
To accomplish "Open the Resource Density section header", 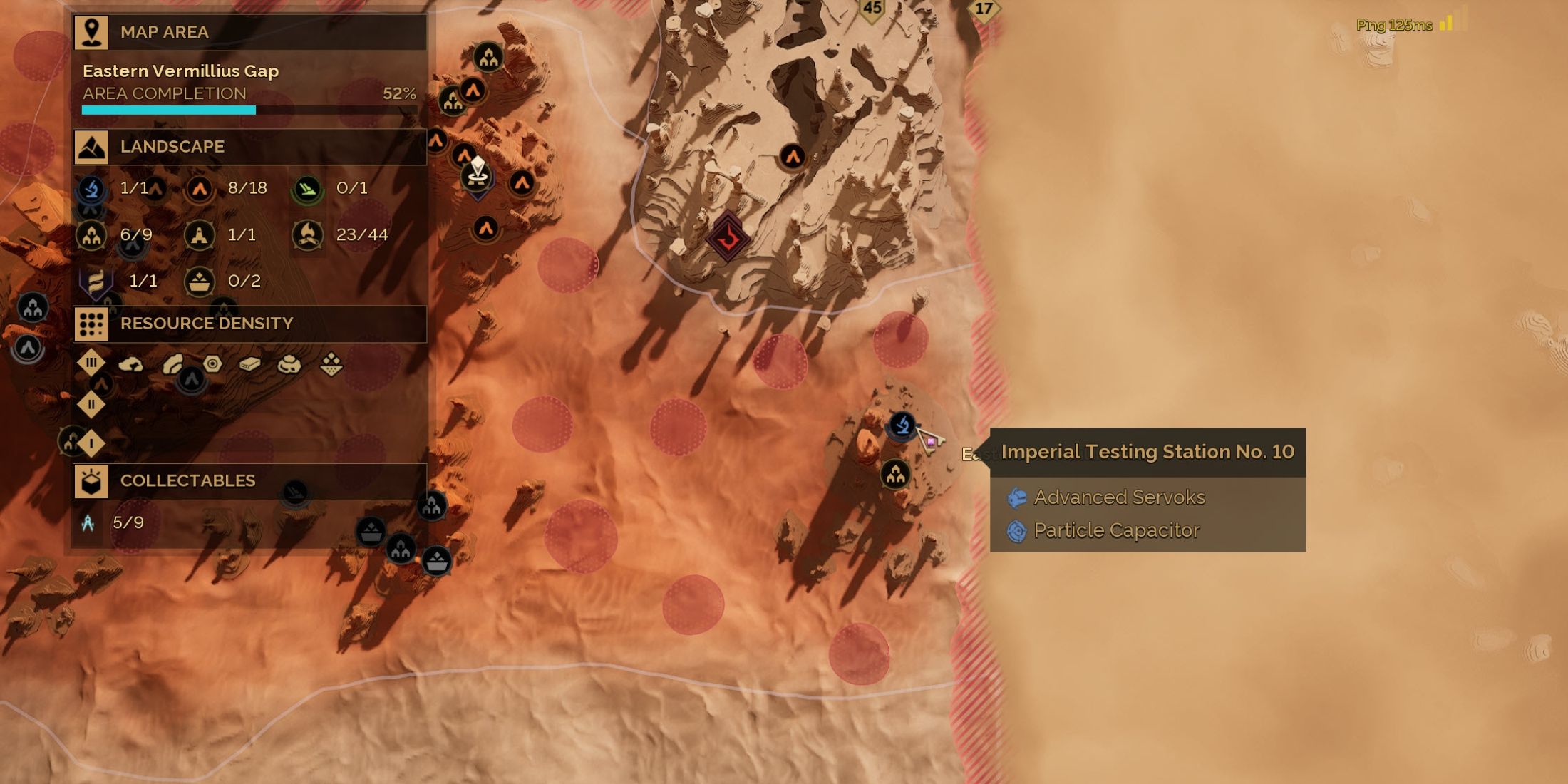I will click(249, 324).
